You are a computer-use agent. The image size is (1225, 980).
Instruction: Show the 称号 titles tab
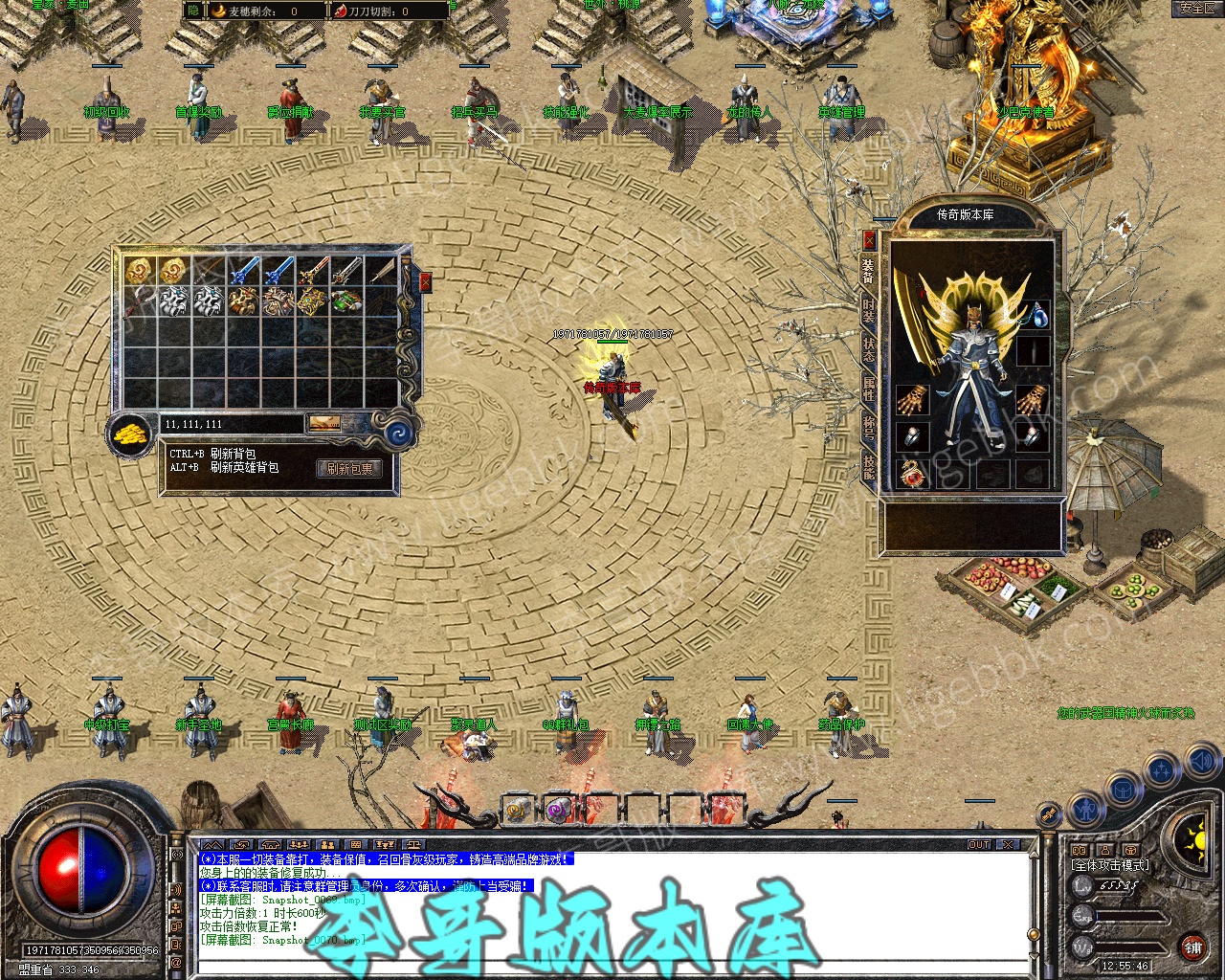point(869,427)
